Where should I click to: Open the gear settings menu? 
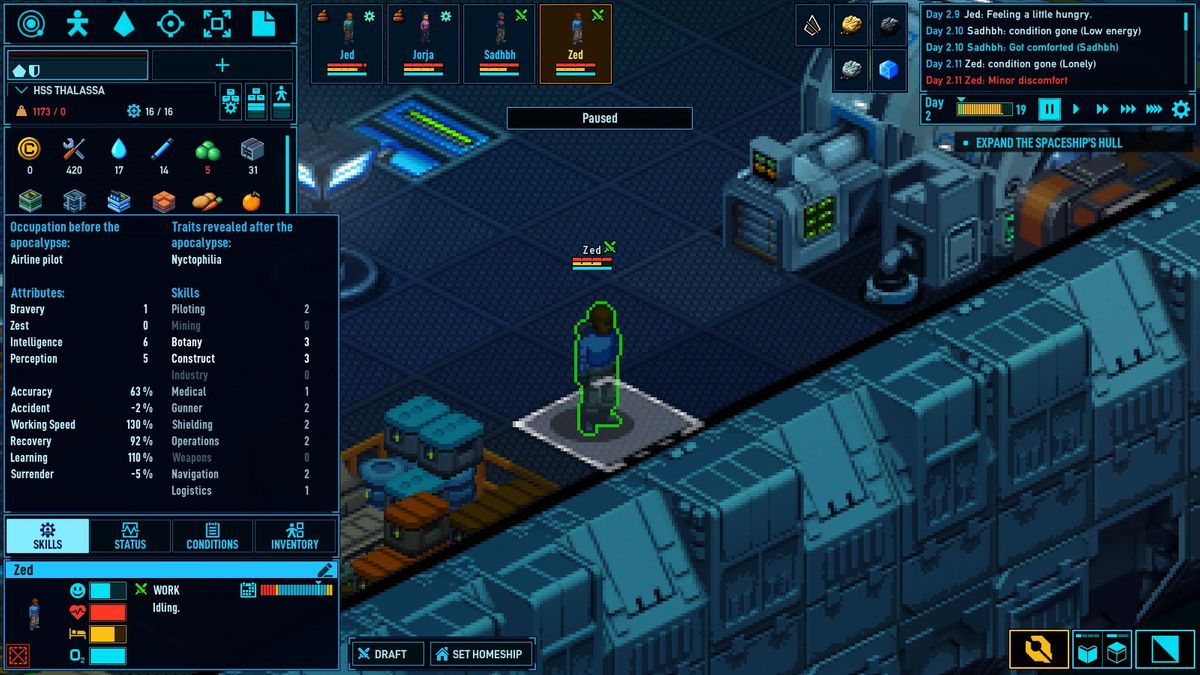coord(1181,109)
